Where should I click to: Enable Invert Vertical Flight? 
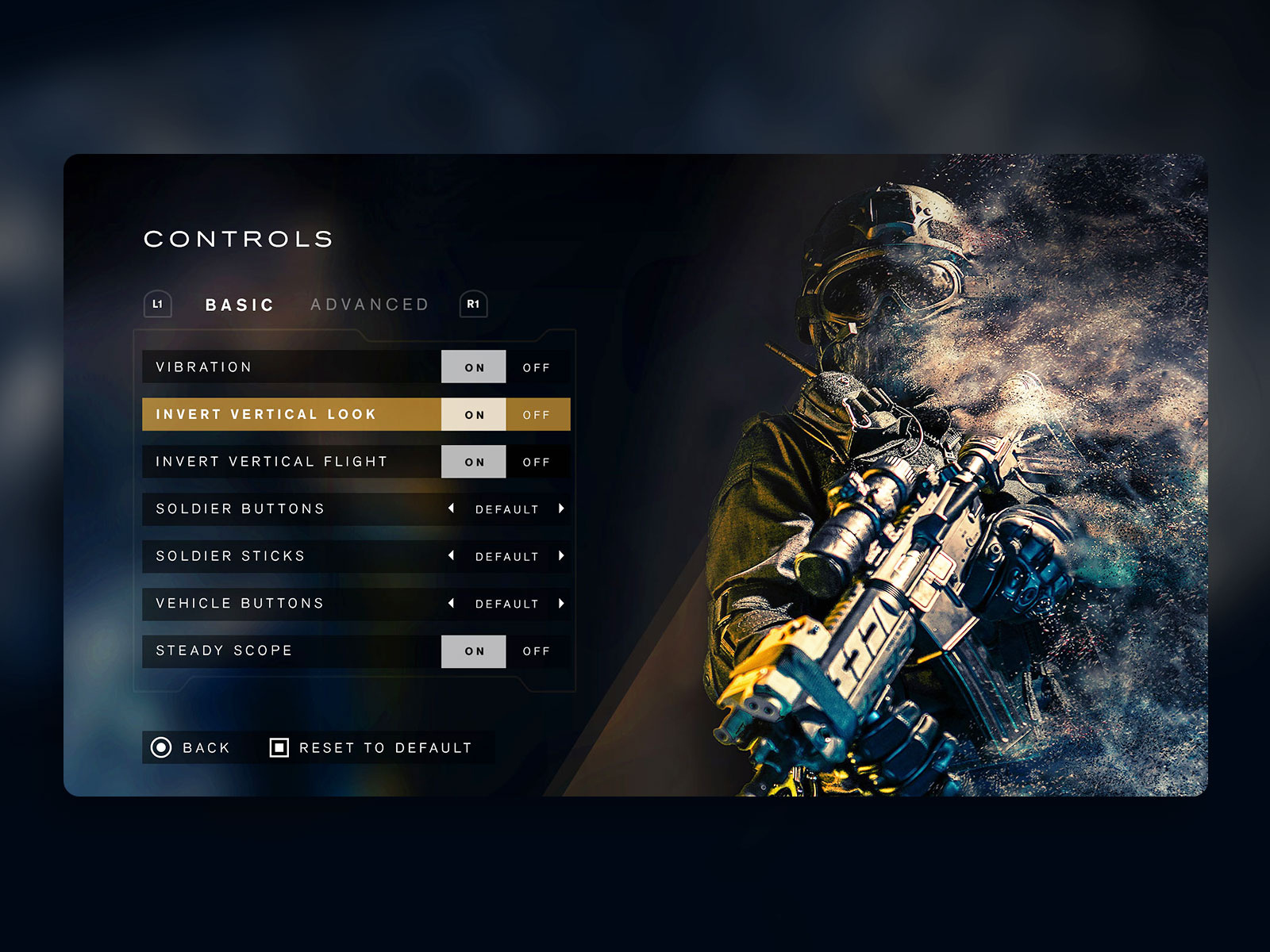(x=473, y=462)
